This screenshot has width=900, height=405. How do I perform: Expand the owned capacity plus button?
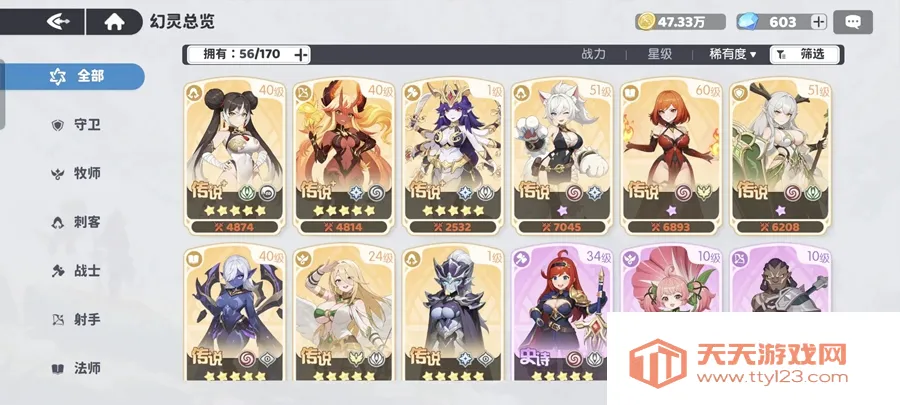301,54
